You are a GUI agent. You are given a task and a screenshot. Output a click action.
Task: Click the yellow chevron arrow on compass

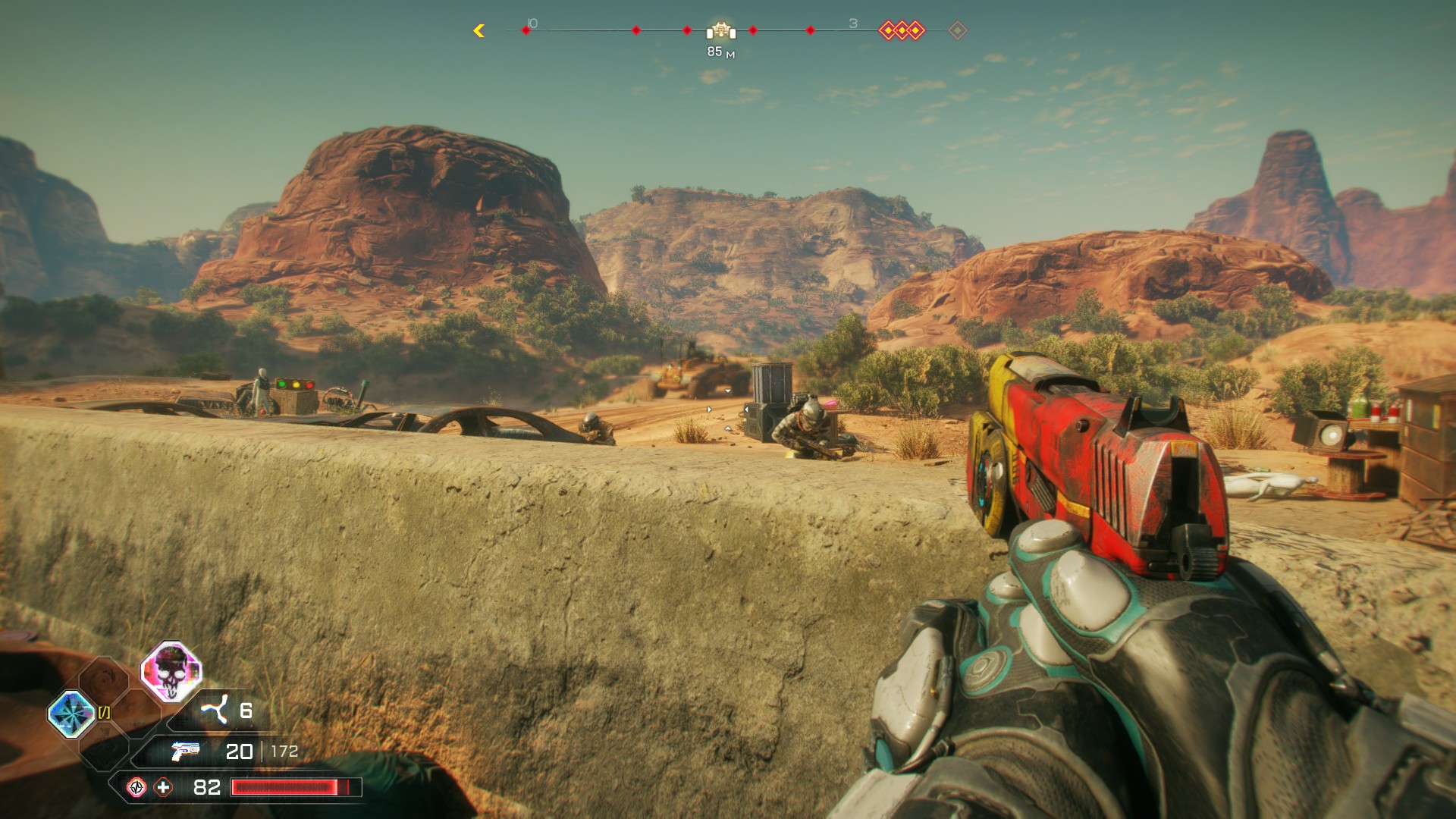[479, 30]
